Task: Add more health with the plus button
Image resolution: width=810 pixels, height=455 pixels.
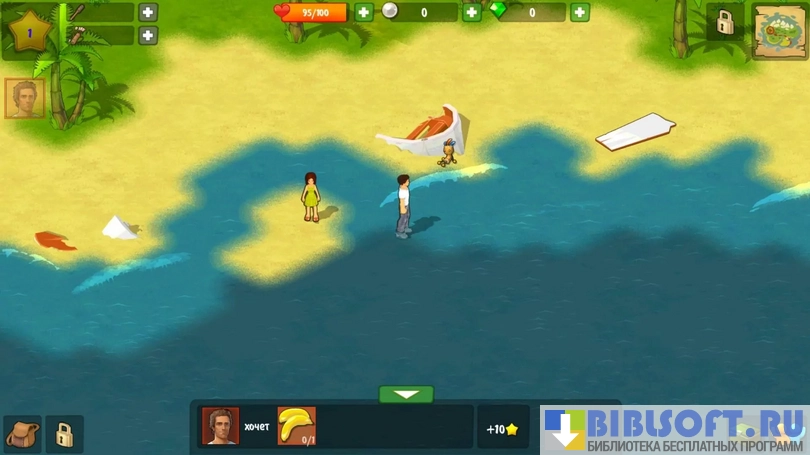Action: click(x=364, y=12)
